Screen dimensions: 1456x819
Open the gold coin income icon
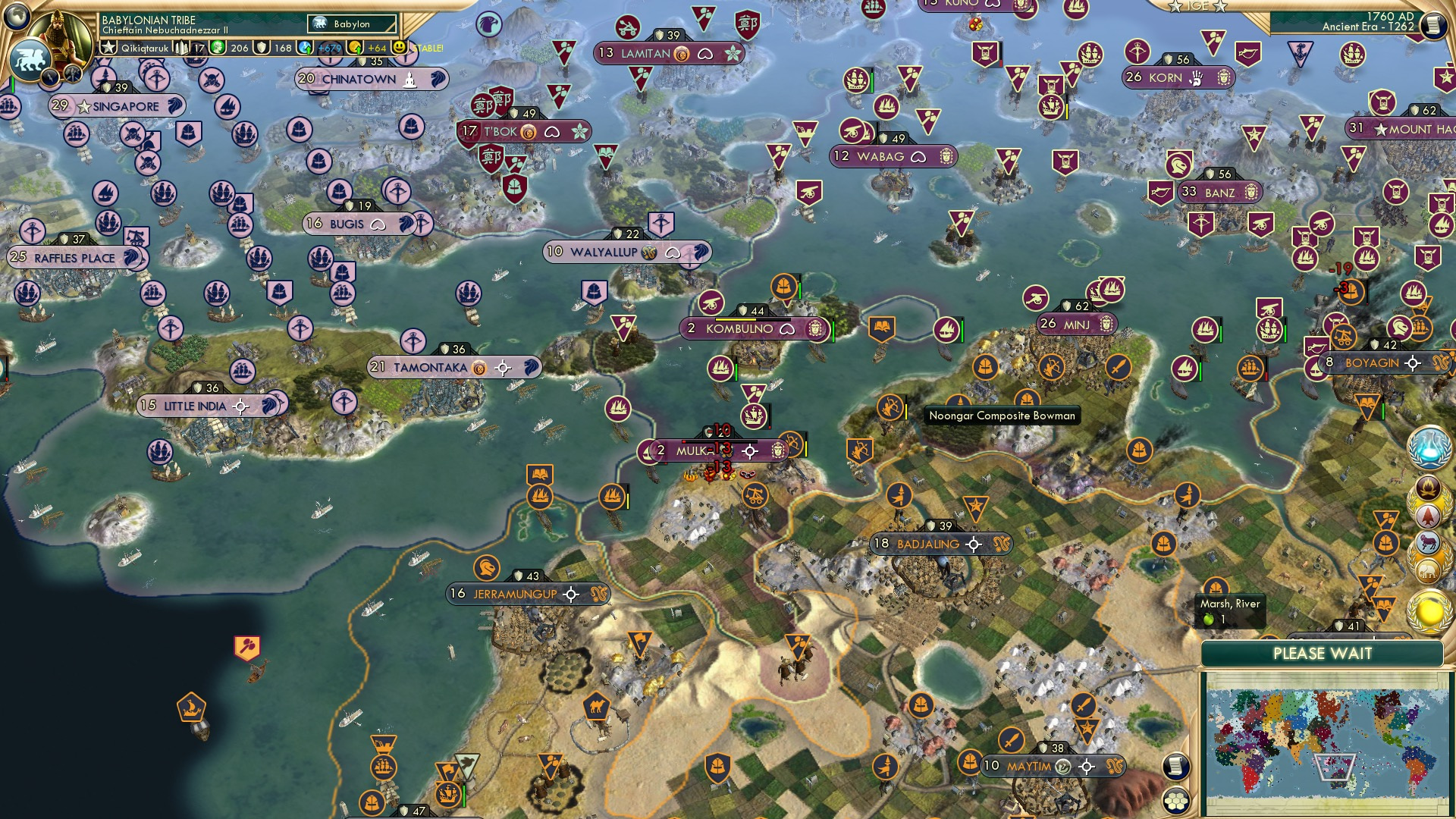click(x=355, y=48)
